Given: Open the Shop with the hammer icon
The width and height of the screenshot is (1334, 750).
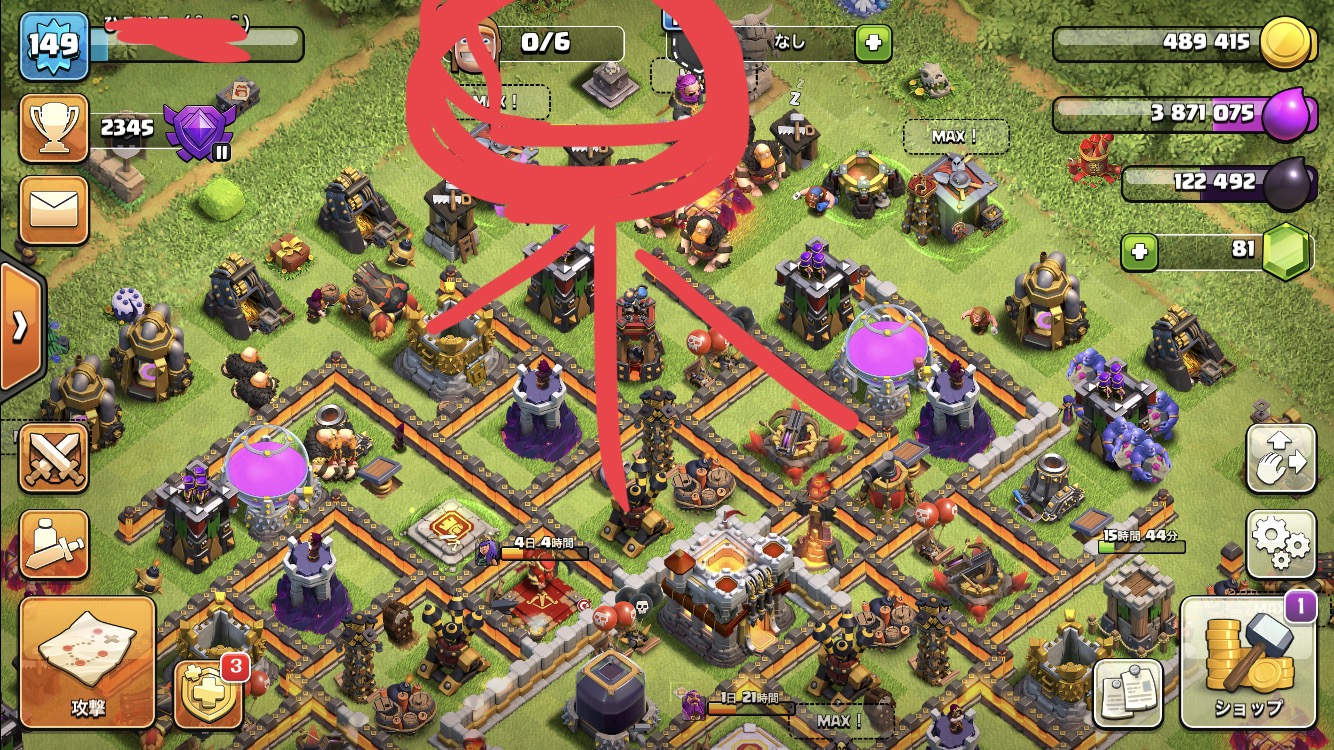Looking at the screenshot, I should (x=1247, y=662).
